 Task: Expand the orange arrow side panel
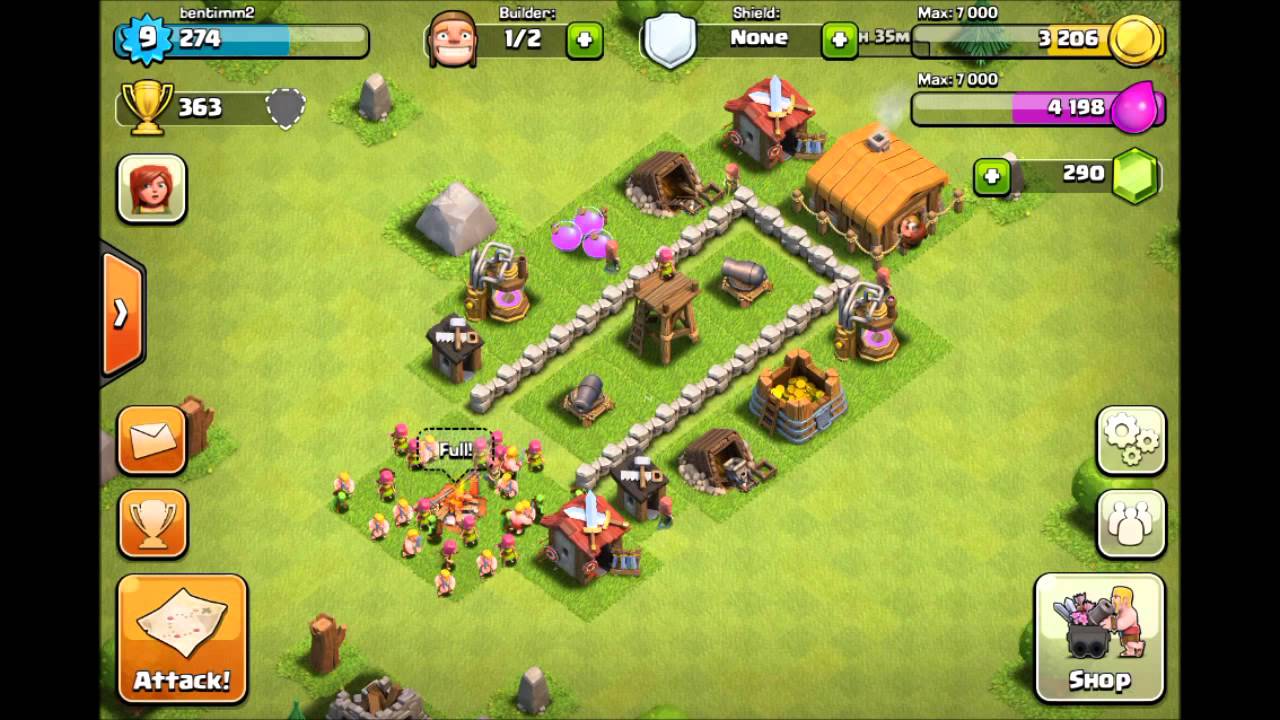pyautogui.click(x=121, y=314)
